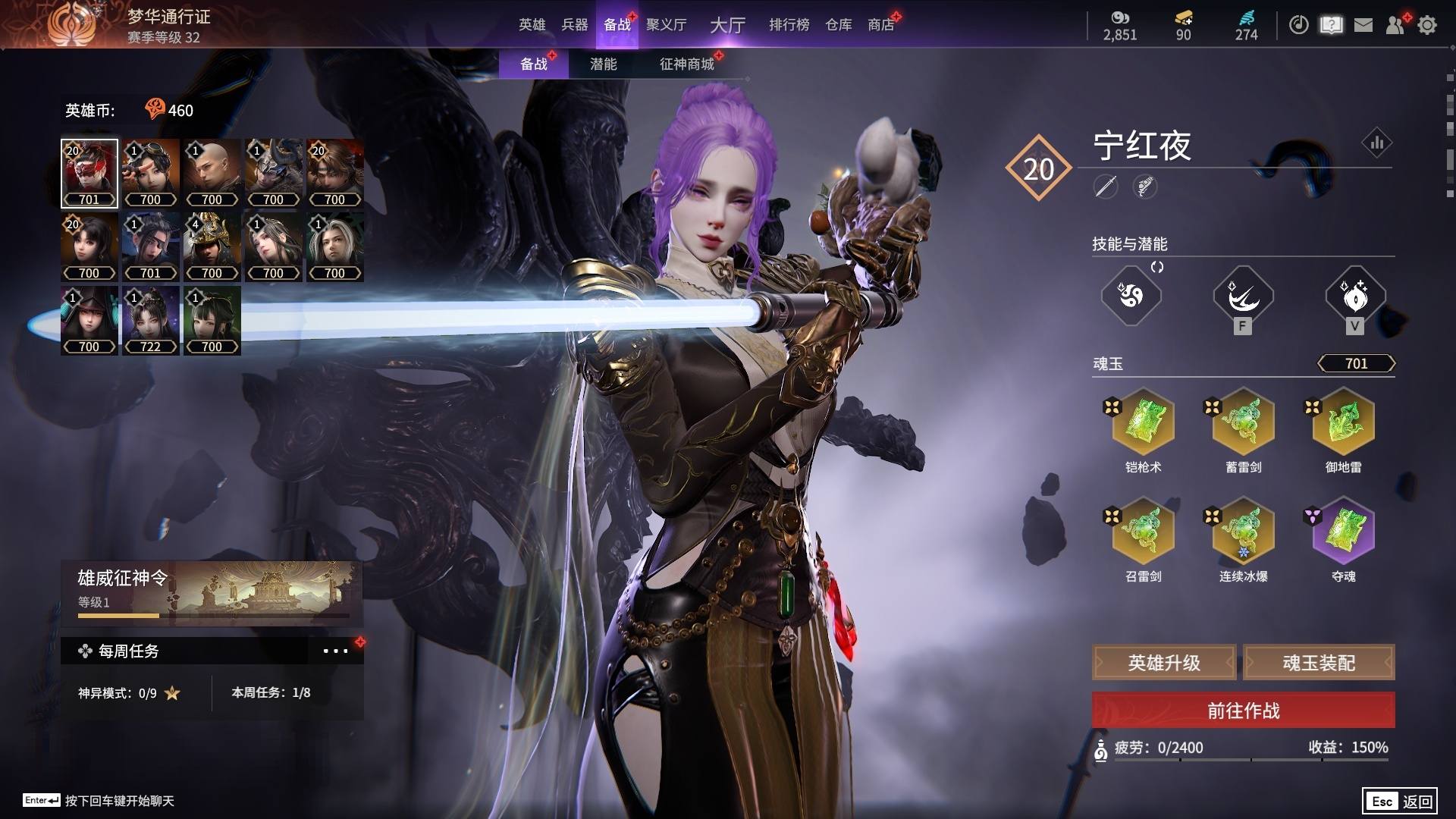Open the 雄威征神令 banner
Viewport: 1456px width, 819px height.
(x=212, y=592)
